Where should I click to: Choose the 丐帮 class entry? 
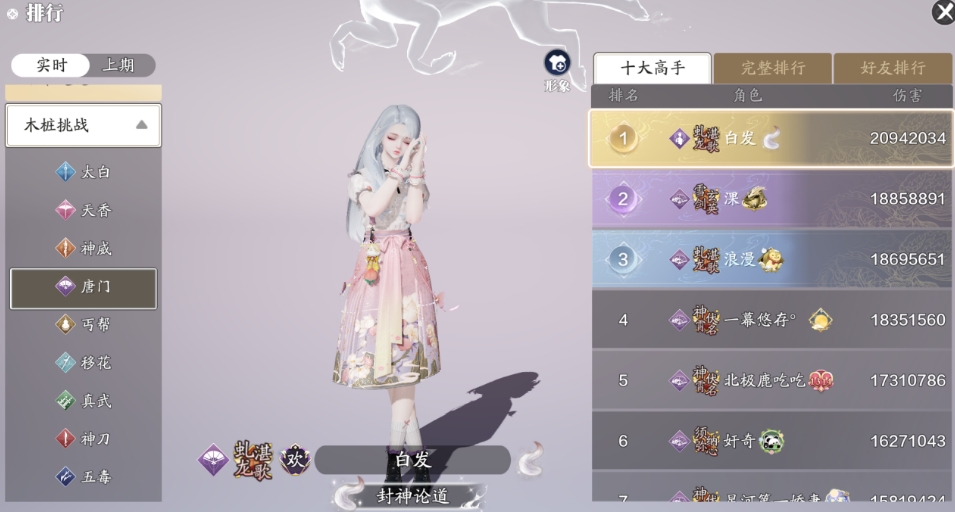84,325
